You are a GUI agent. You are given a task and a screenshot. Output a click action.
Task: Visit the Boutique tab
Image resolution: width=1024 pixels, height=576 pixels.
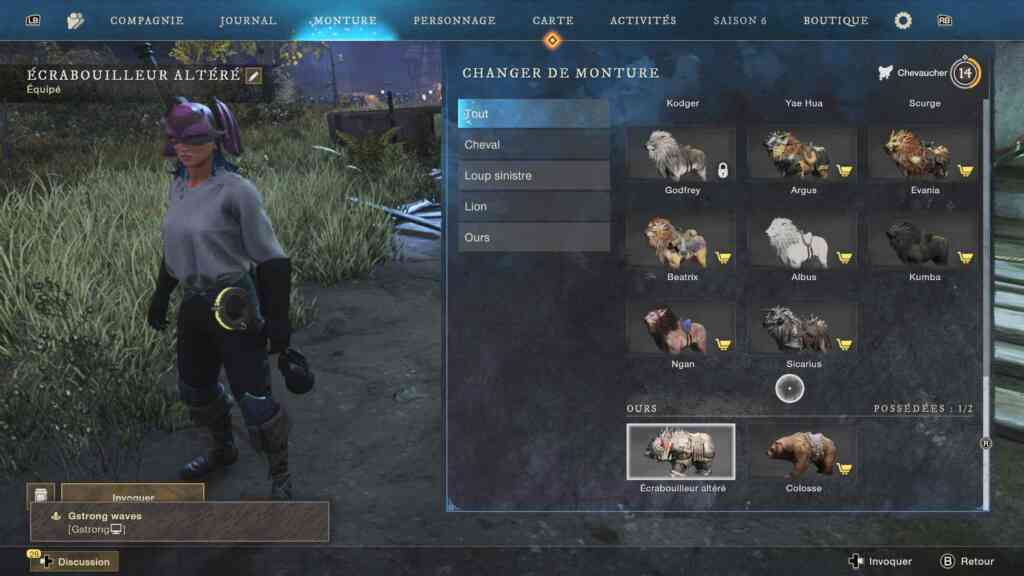(x=836, y=21)
